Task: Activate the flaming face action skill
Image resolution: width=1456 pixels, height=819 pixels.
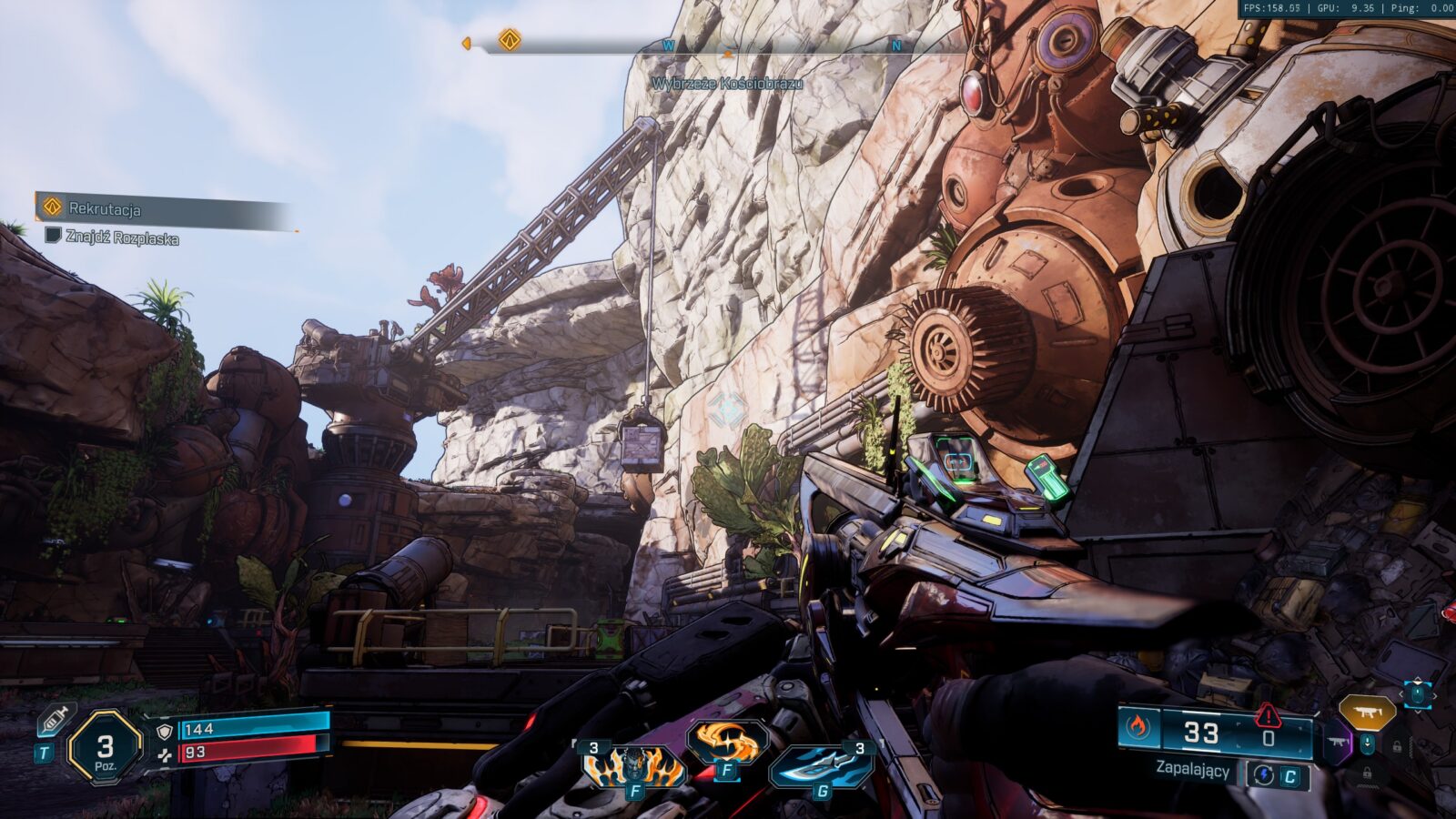Action: click(634, 765)
